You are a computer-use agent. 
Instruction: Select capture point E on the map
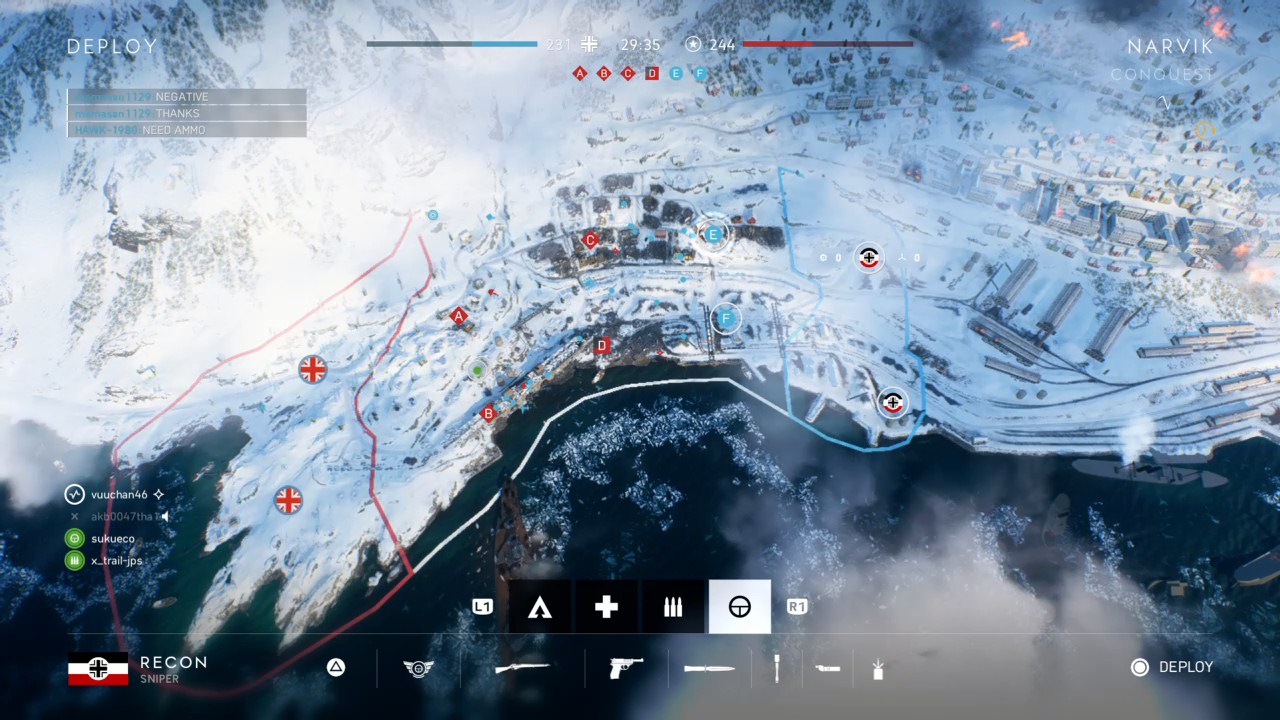[x=712, y=234]
